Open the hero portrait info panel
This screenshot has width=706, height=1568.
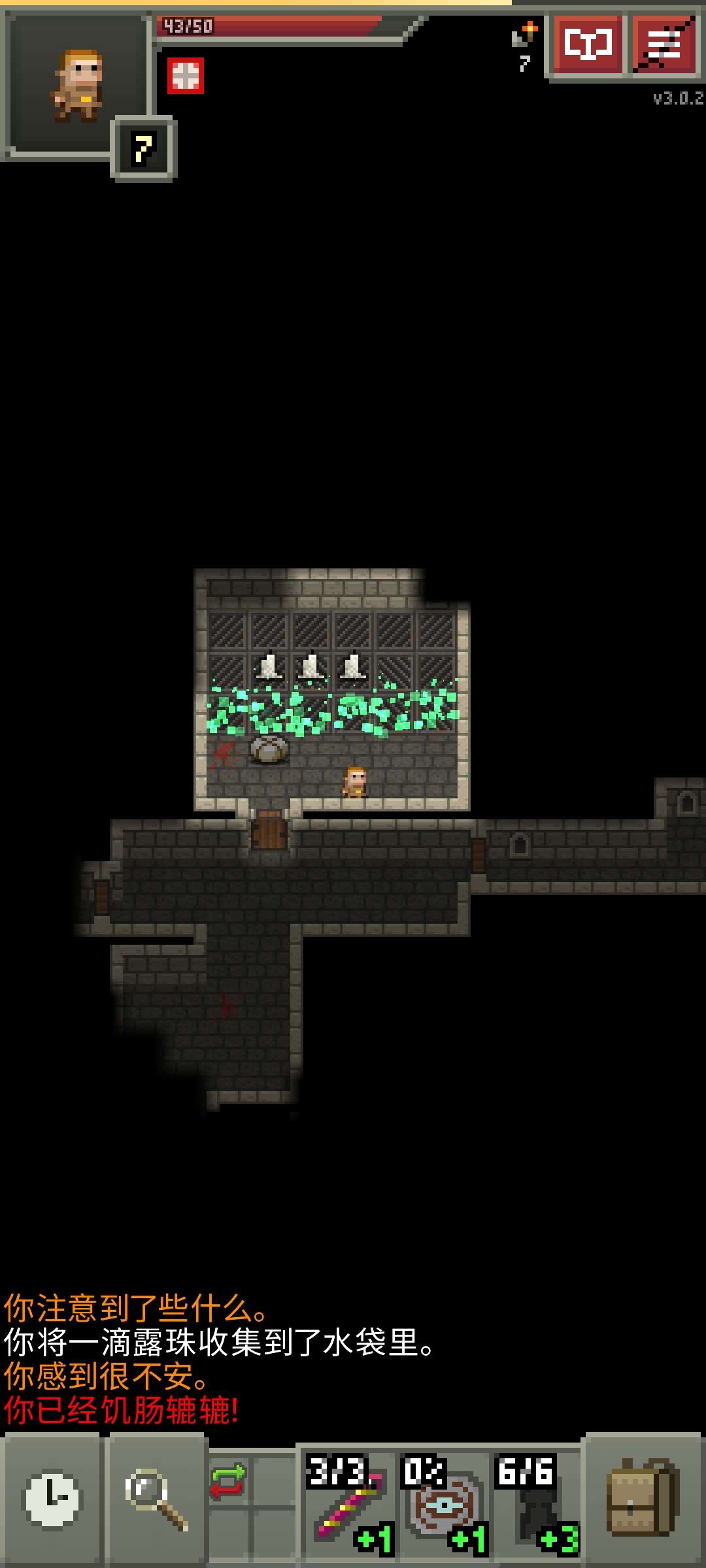[77, 86]
